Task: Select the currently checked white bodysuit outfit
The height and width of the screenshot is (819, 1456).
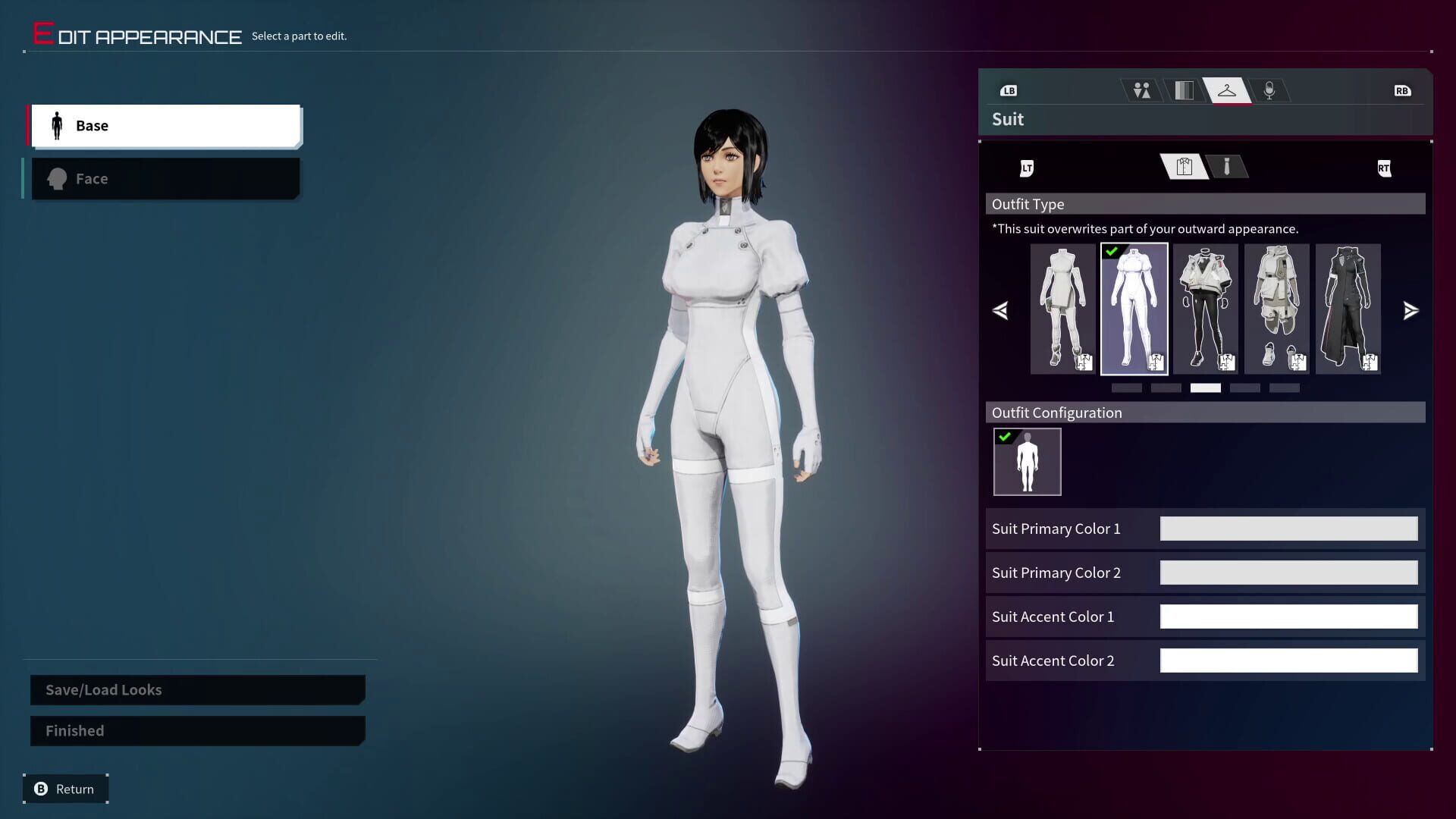Action: click(x=1134, y=309)
